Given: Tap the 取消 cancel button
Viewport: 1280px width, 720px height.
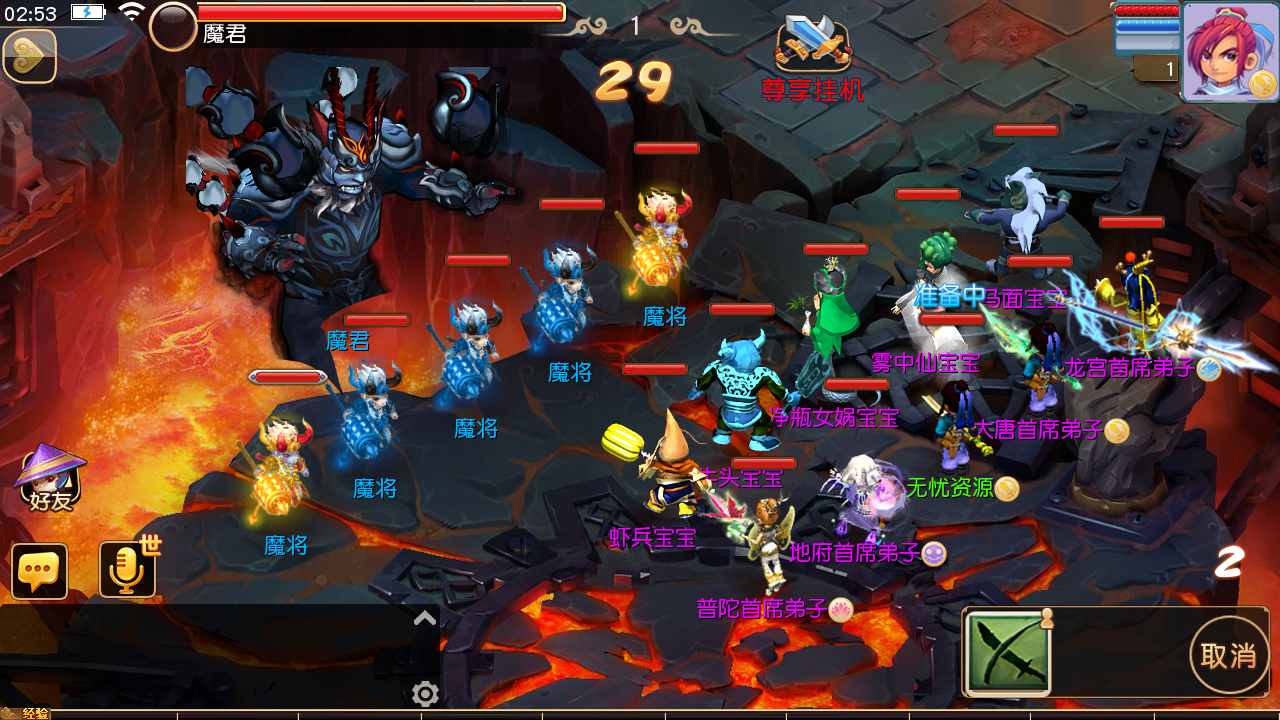Looking at the screenshot, I should 1228,656.
